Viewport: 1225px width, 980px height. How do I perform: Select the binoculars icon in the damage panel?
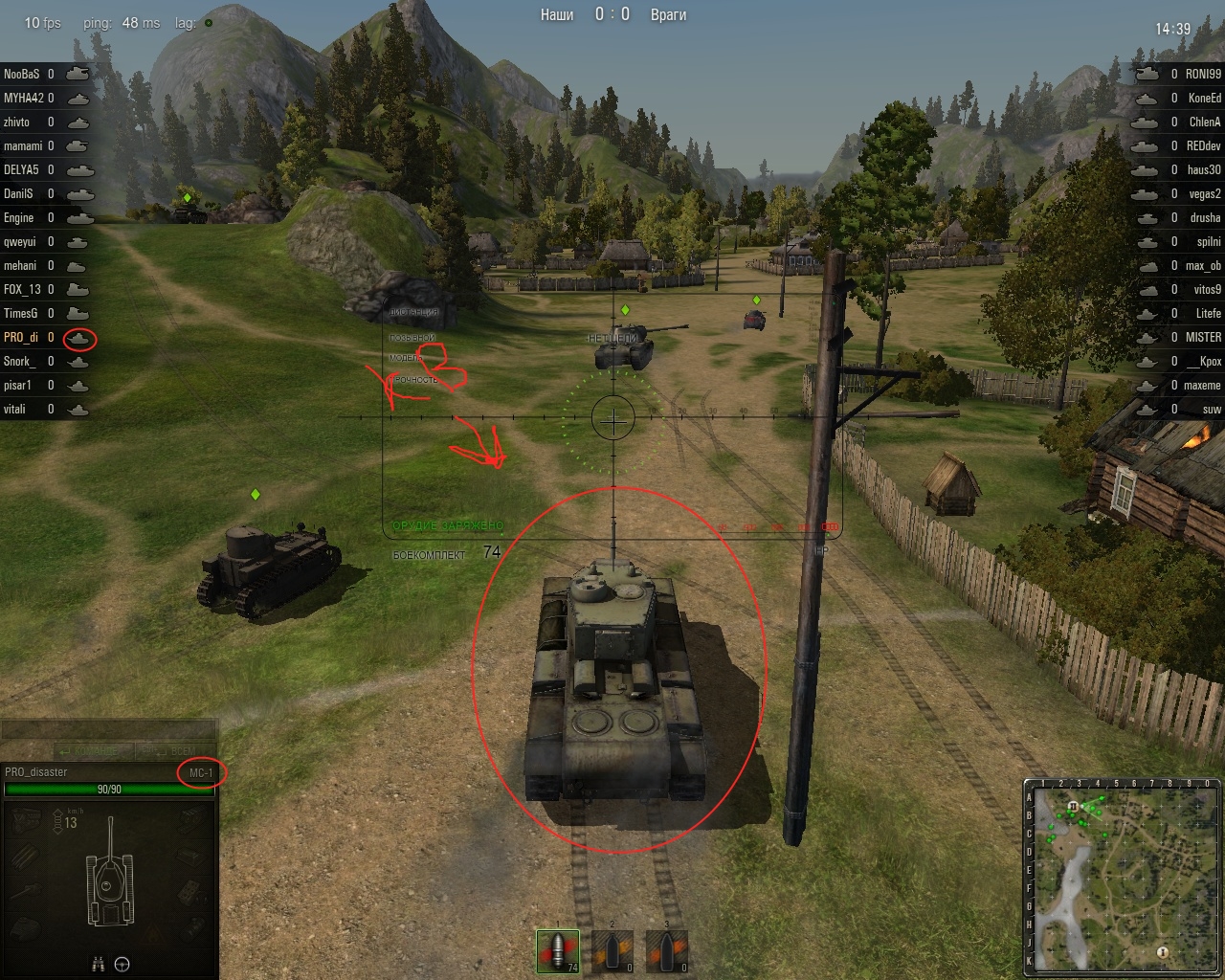[98, 964]
